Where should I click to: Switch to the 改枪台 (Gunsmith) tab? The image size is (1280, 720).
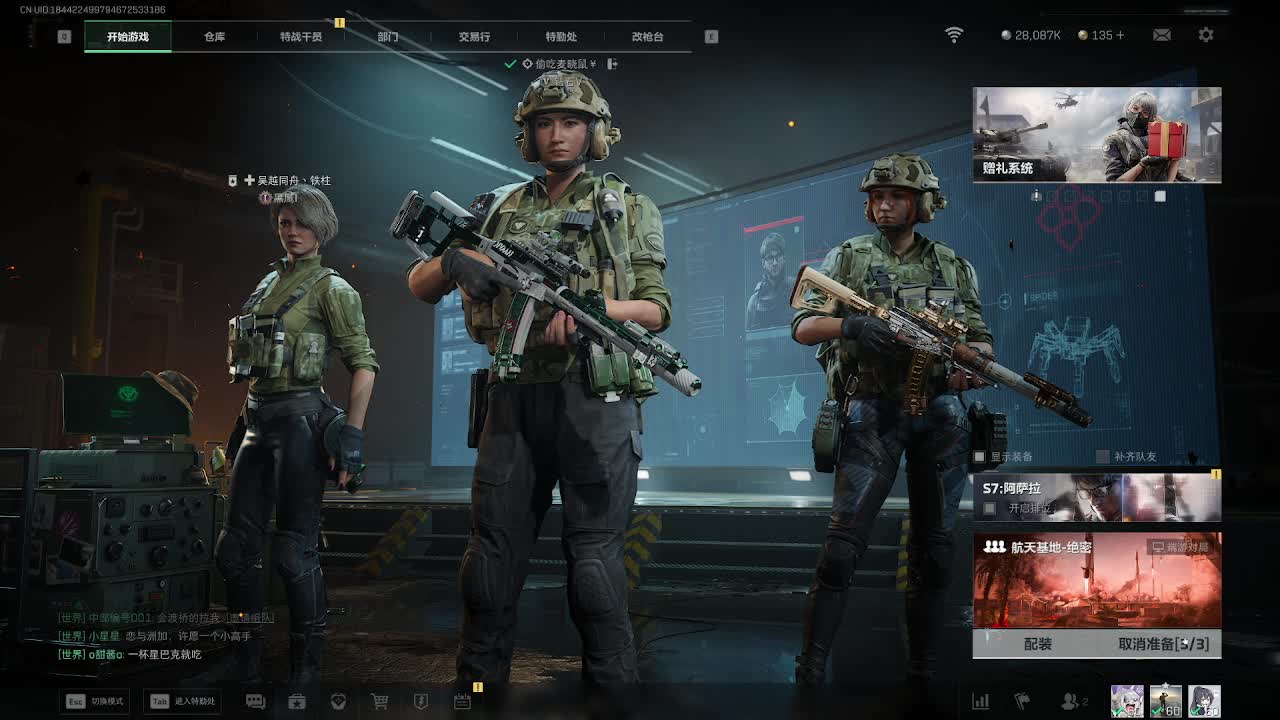click(x=647, y=37)
